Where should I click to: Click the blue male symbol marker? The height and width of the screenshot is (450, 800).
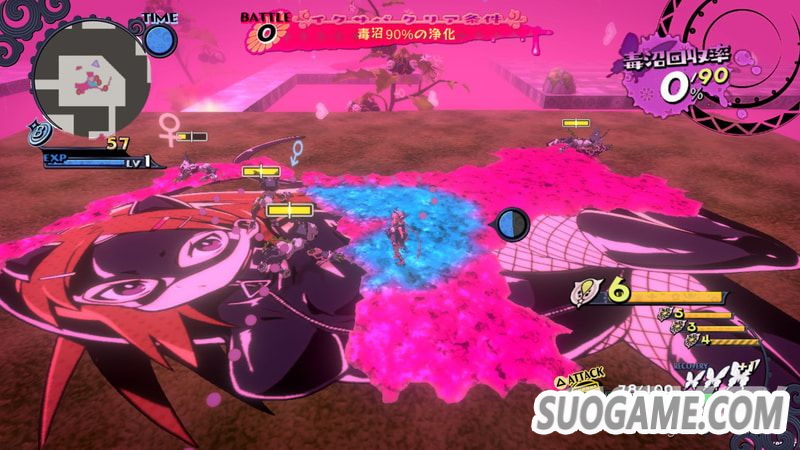point(296,152)
